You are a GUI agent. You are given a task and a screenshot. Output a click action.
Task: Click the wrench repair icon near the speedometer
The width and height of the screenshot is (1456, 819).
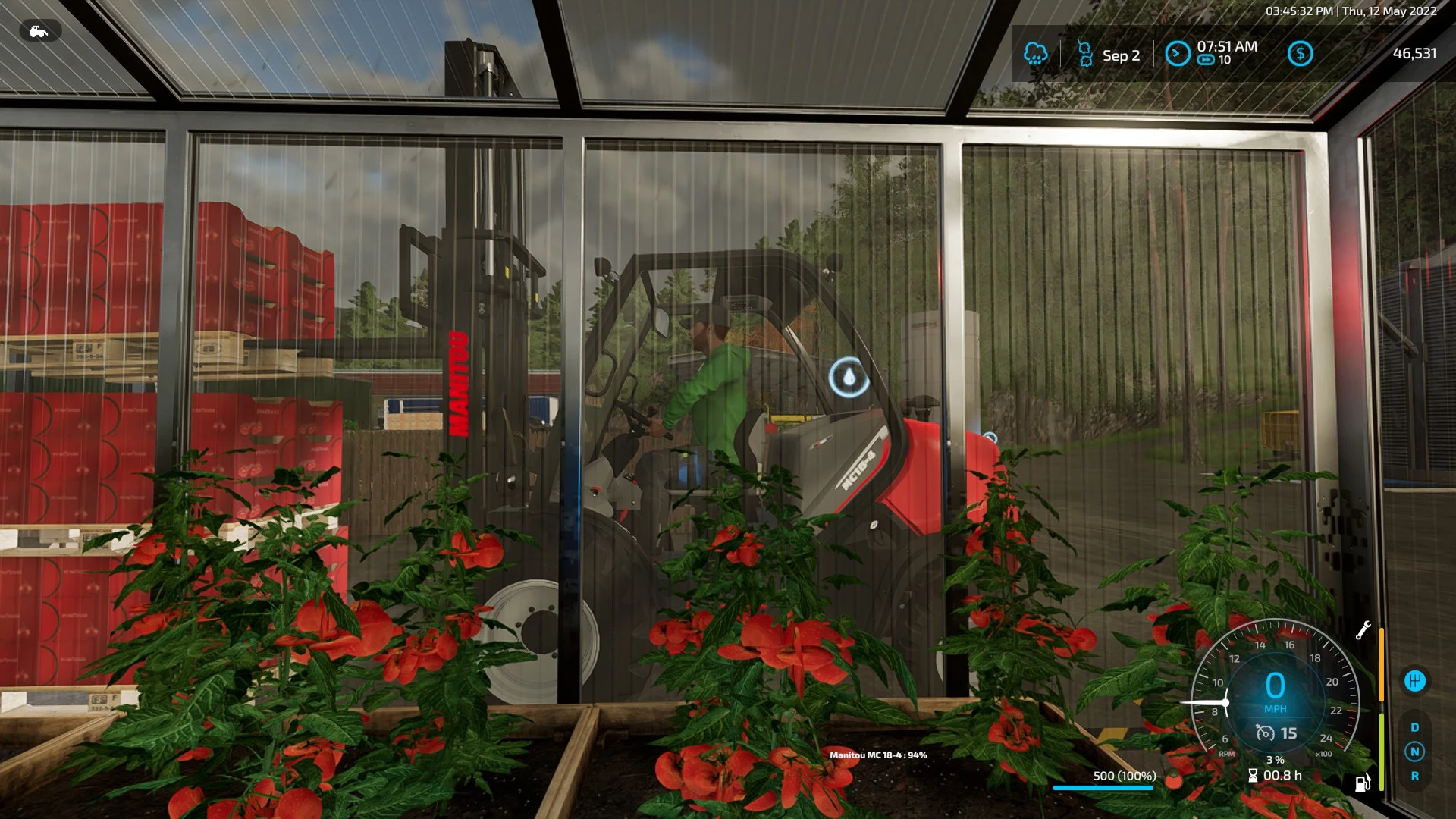pyautogui.click(x=1363, y=630)
